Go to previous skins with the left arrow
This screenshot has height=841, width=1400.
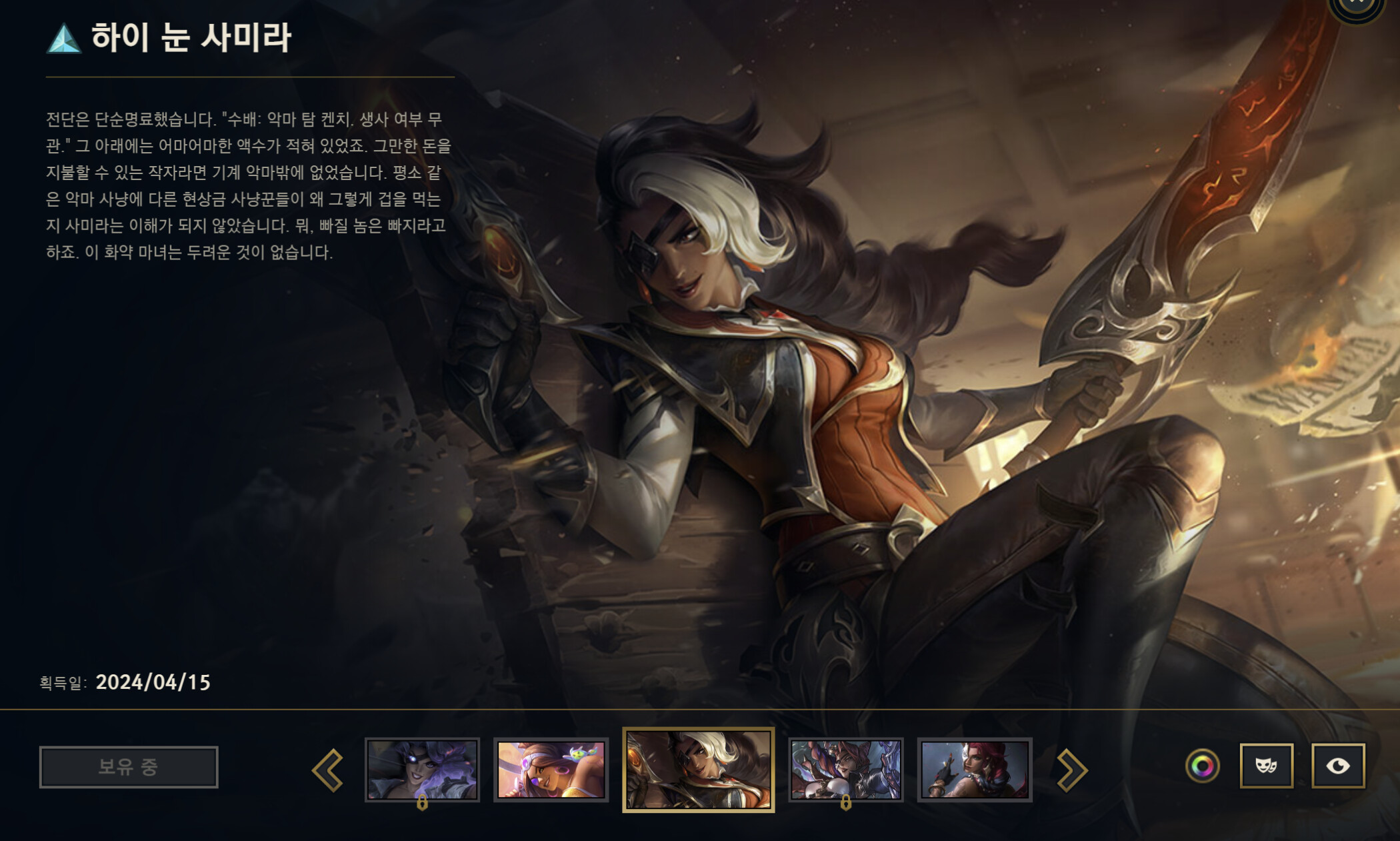coord(328,770)
